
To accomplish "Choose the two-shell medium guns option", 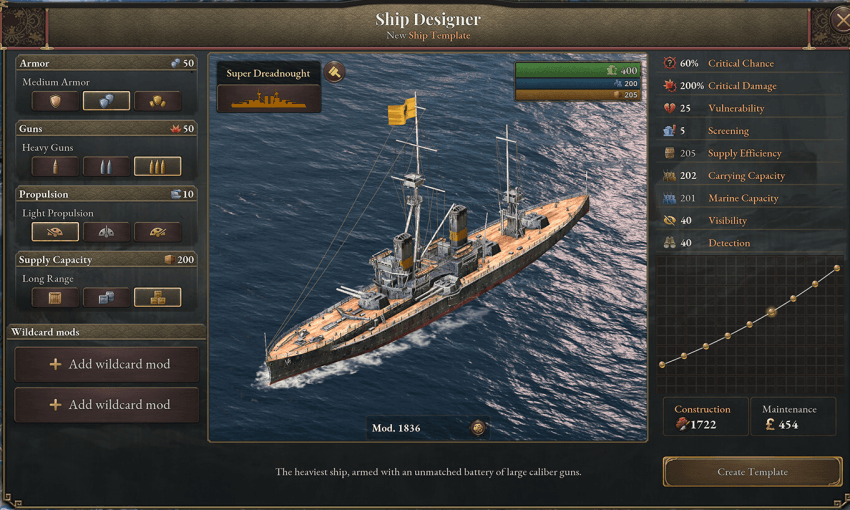I will tap(106, 166).
